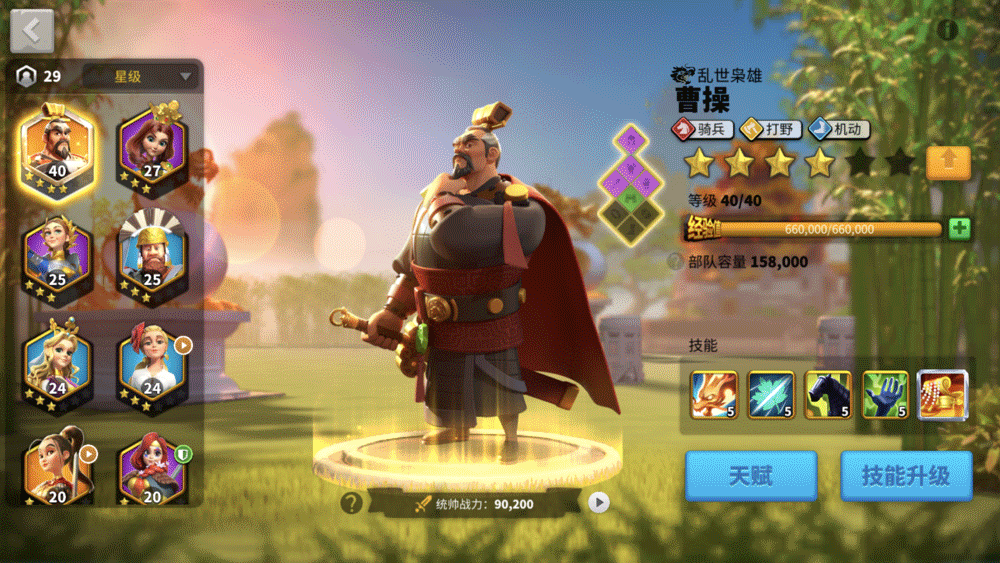Screen dimensions: 1000x563
Task: Open the 技能升级 skill upgrade screen
Action: point(906,476)
